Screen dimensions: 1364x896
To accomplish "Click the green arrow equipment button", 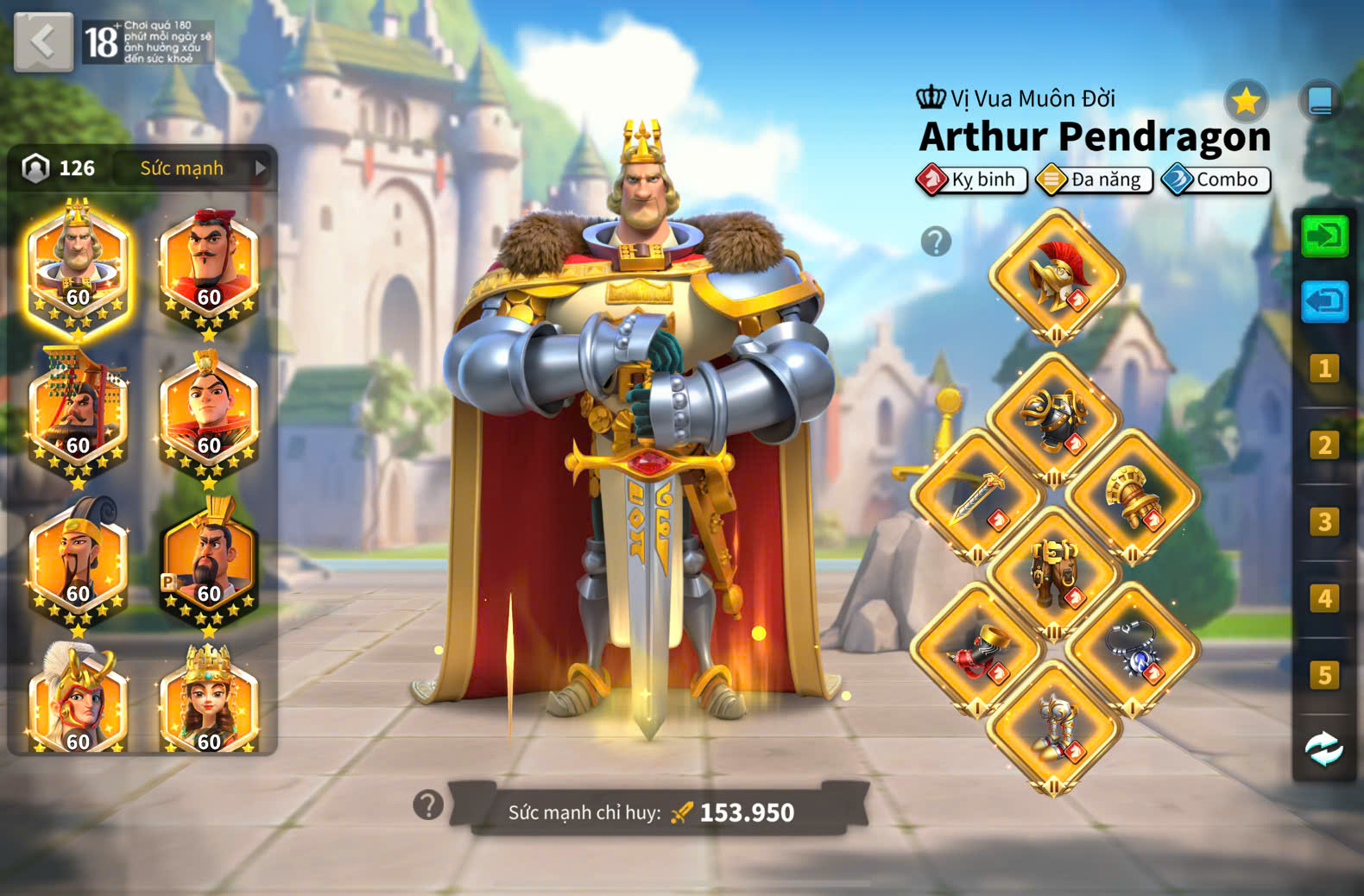I will [x=1324, y=236].
